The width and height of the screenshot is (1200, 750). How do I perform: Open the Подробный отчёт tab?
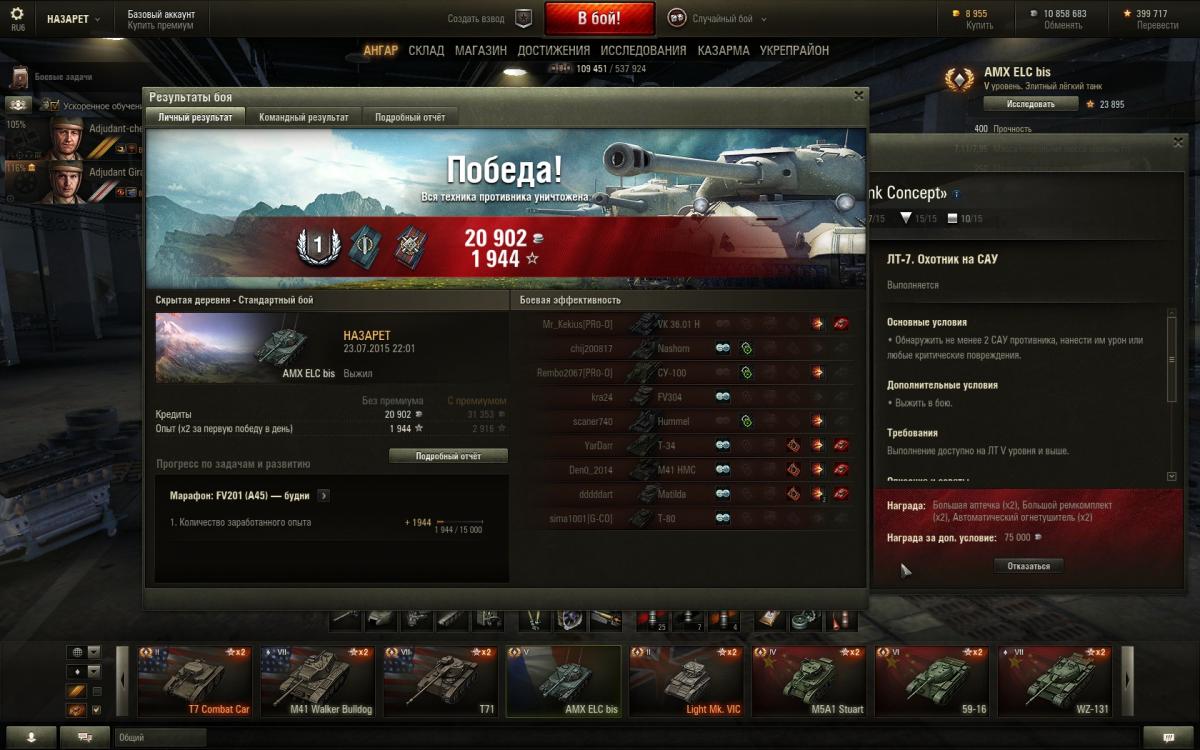pyautogui.click(x=410, y=118)
